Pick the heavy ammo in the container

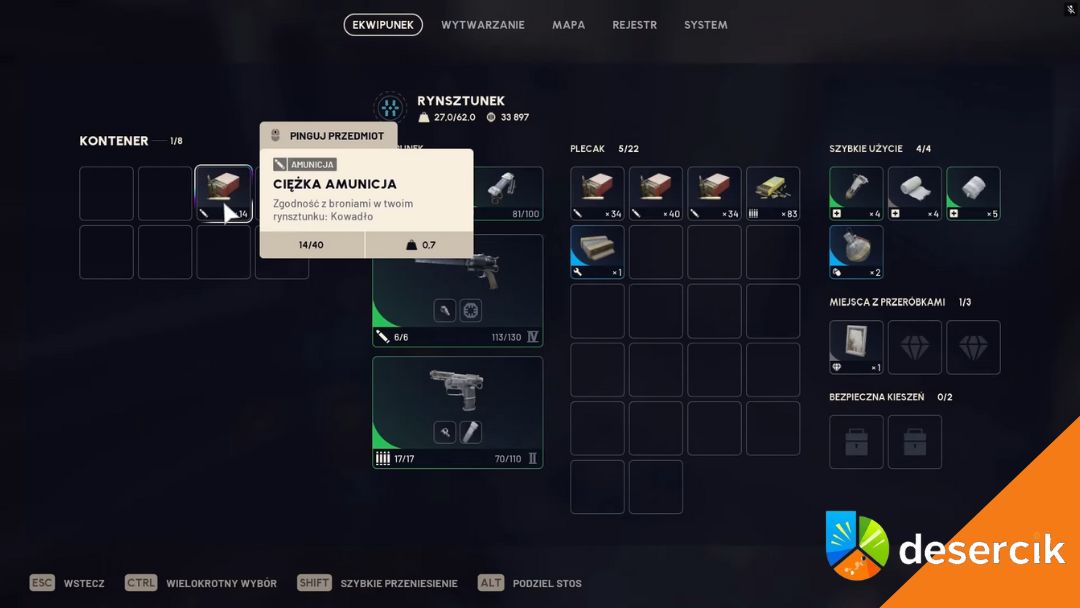click(223, 193)
